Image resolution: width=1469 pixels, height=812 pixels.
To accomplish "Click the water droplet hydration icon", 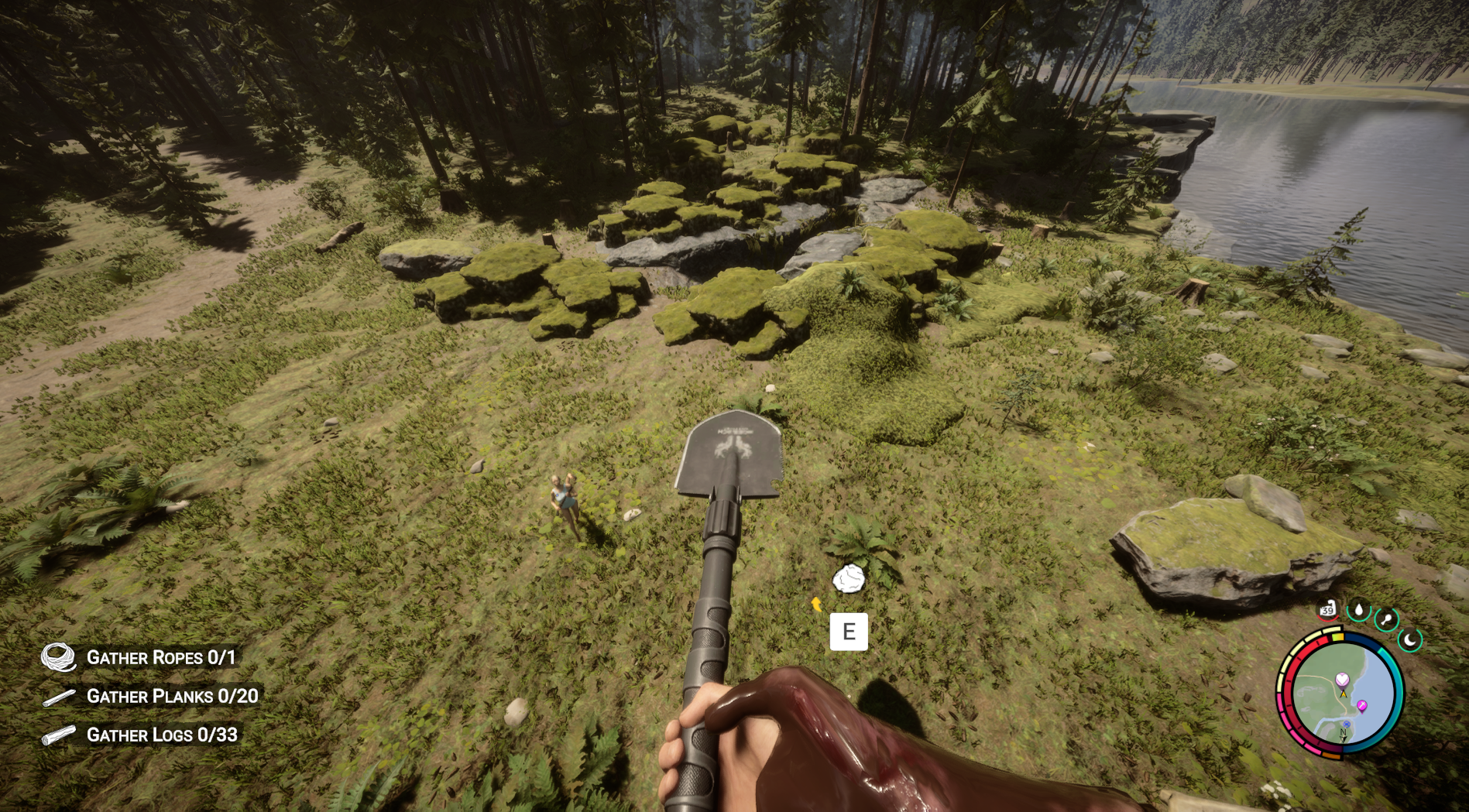I will coord(1361,612).
